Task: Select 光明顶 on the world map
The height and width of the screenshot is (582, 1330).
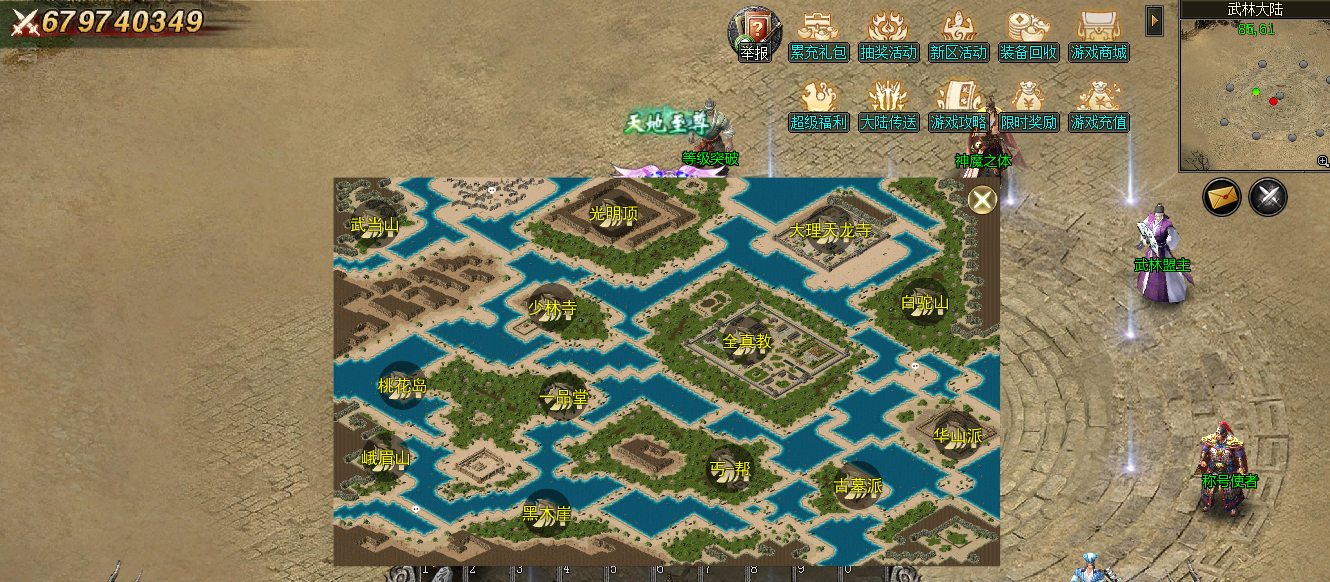Action: 613,213
